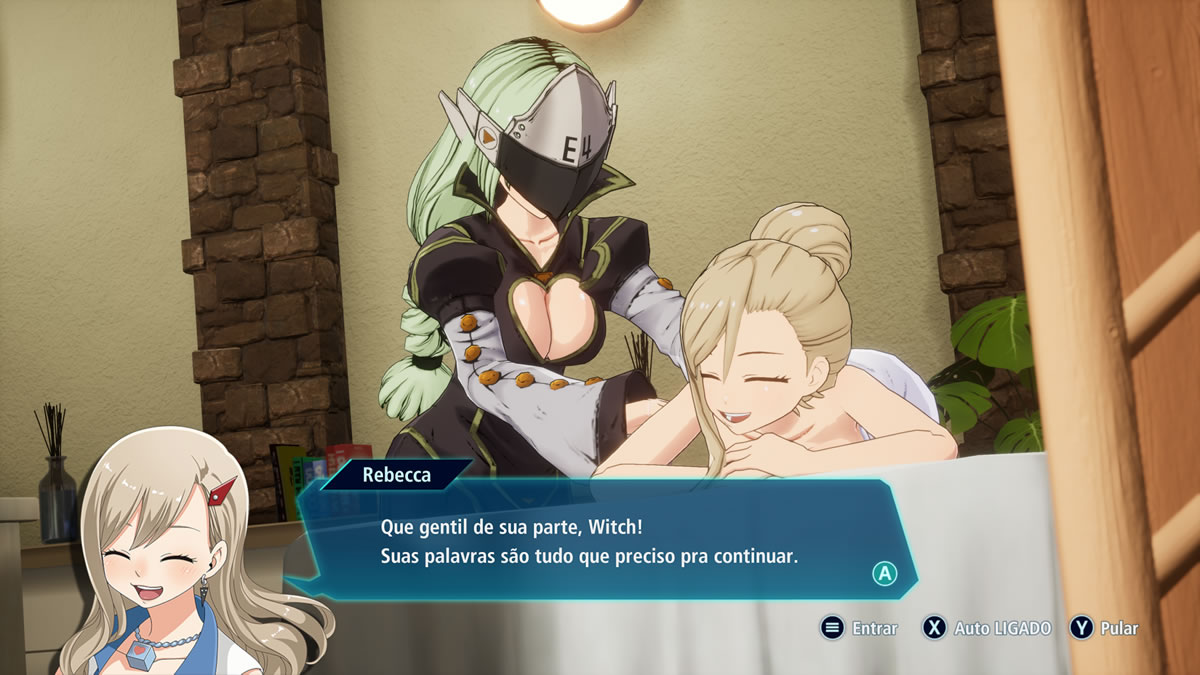The width and height of the screenshot is (1200, 675).
Task: Skip the scene with Pular
Action: 1105,628
